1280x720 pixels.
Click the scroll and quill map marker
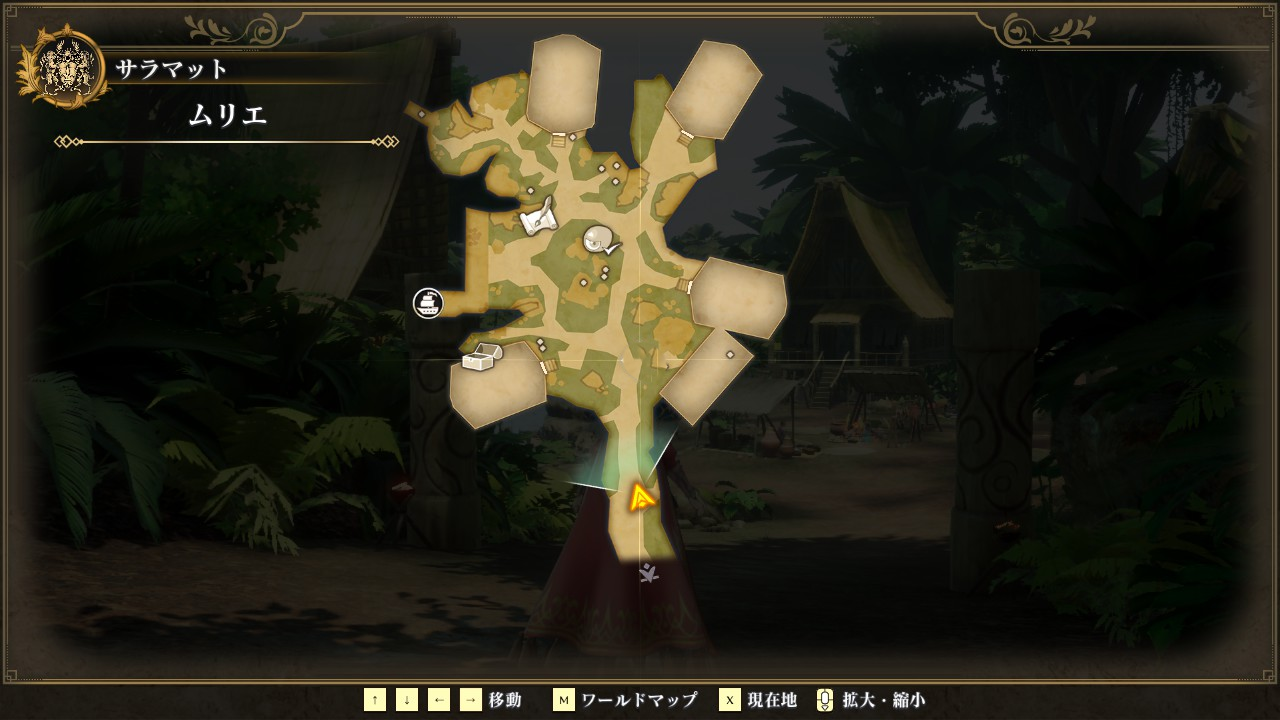click(x=538, y=217)
